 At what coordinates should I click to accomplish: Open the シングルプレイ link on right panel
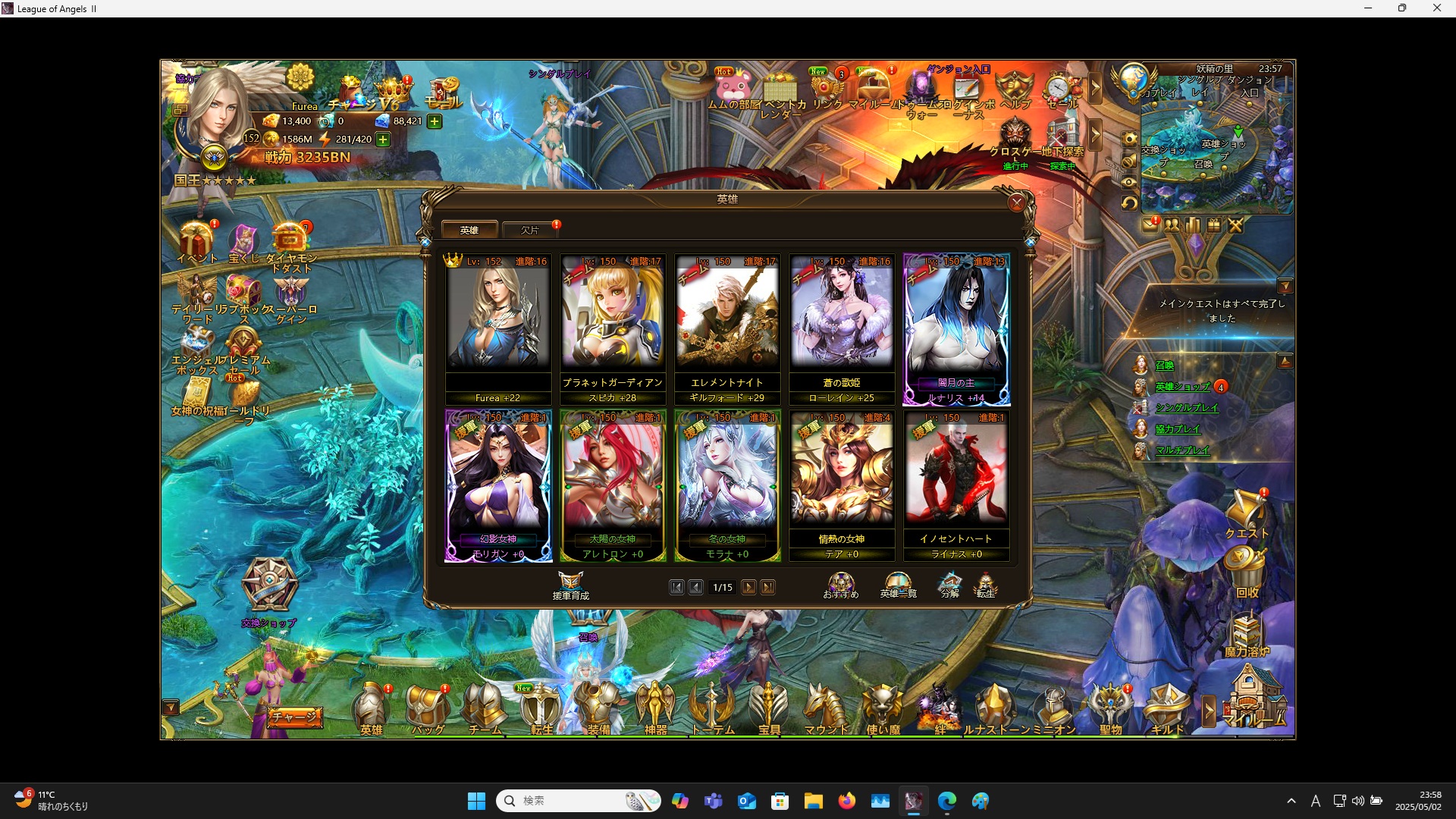coord(1188,408)
